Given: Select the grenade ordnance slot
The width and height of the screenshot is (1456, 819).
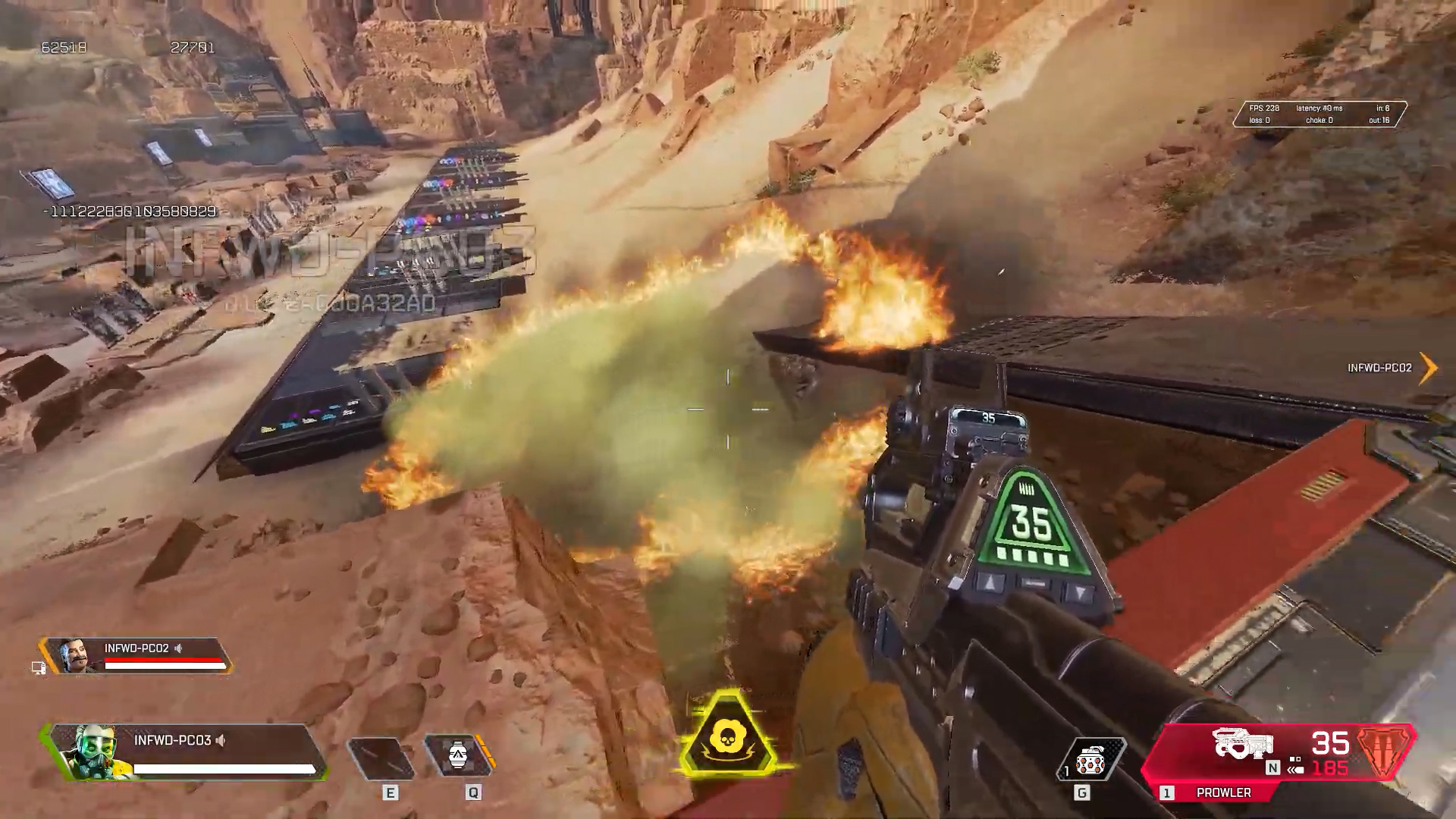Looking at the screenshot, I should click(x=1090, y=758).
